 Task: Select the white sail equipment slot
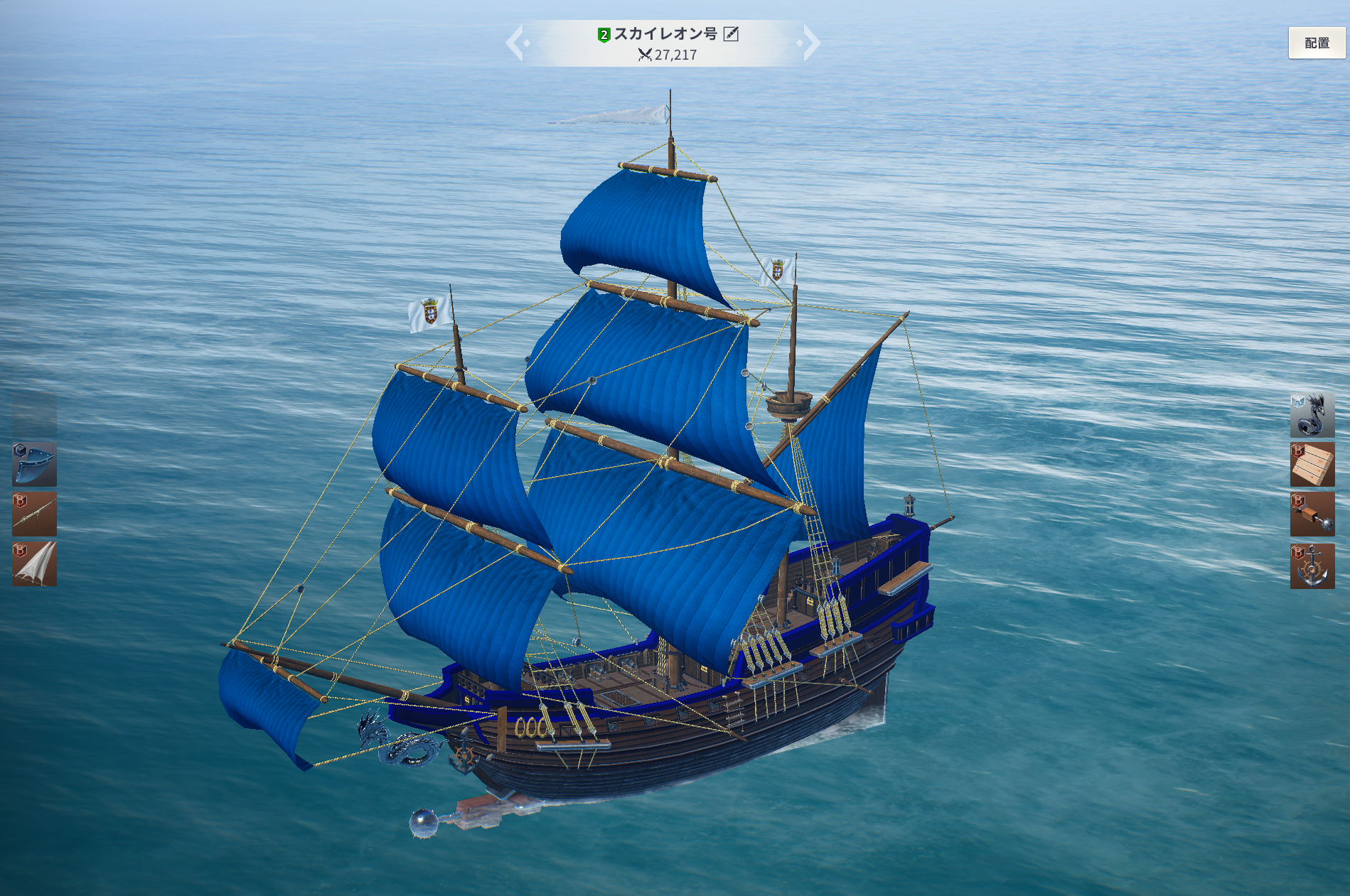click(x=34, y=564)
